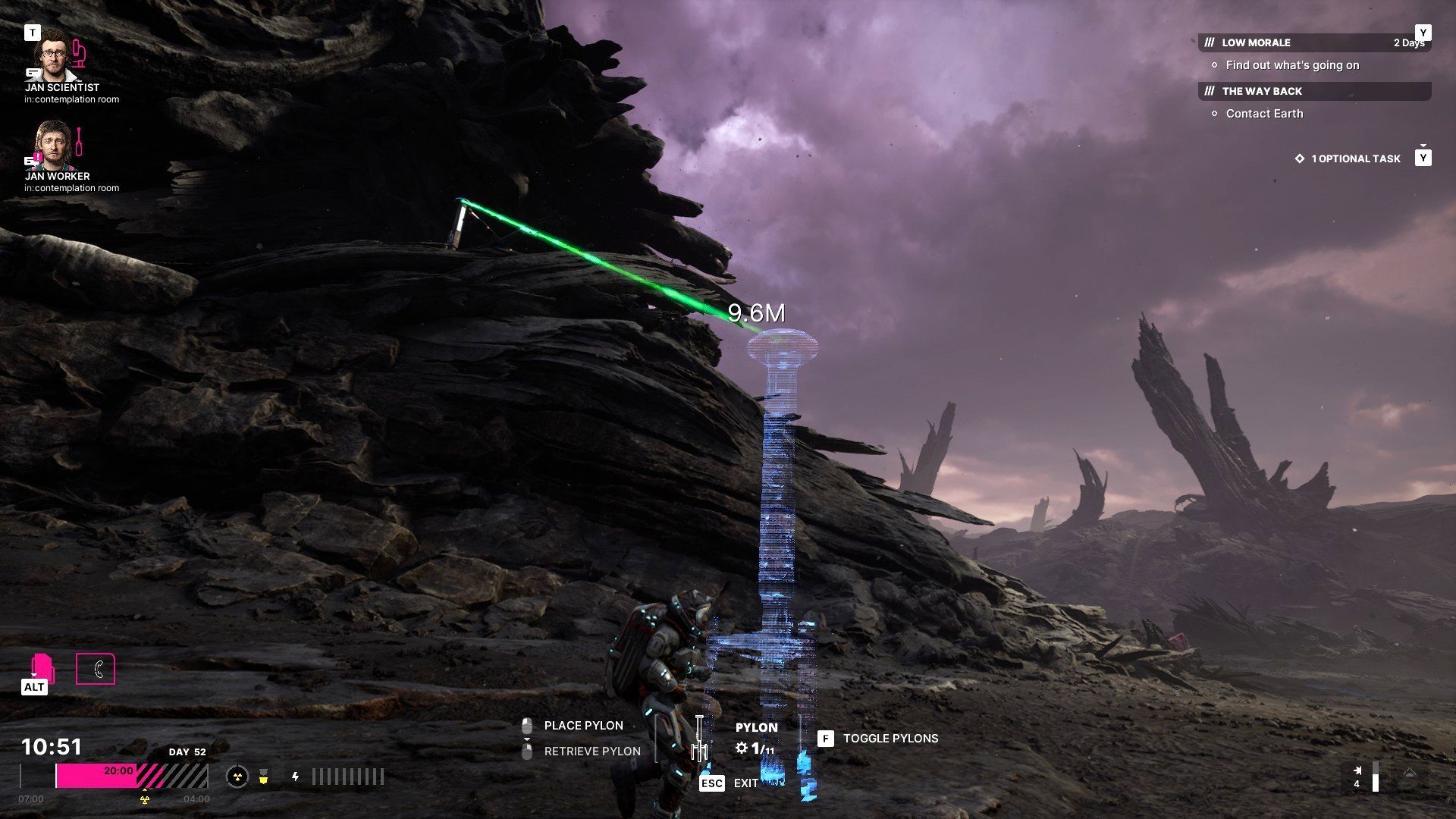Screen dimensions: 1456x819
Task: Click the pink document icon
Action: 42,667
